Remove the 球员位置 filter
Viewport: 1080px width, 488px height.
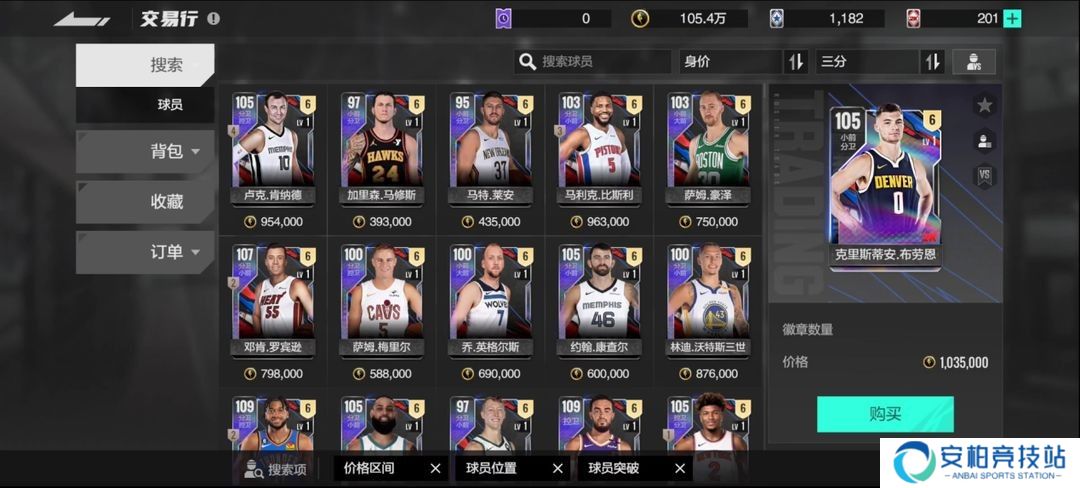click(558, 468)
